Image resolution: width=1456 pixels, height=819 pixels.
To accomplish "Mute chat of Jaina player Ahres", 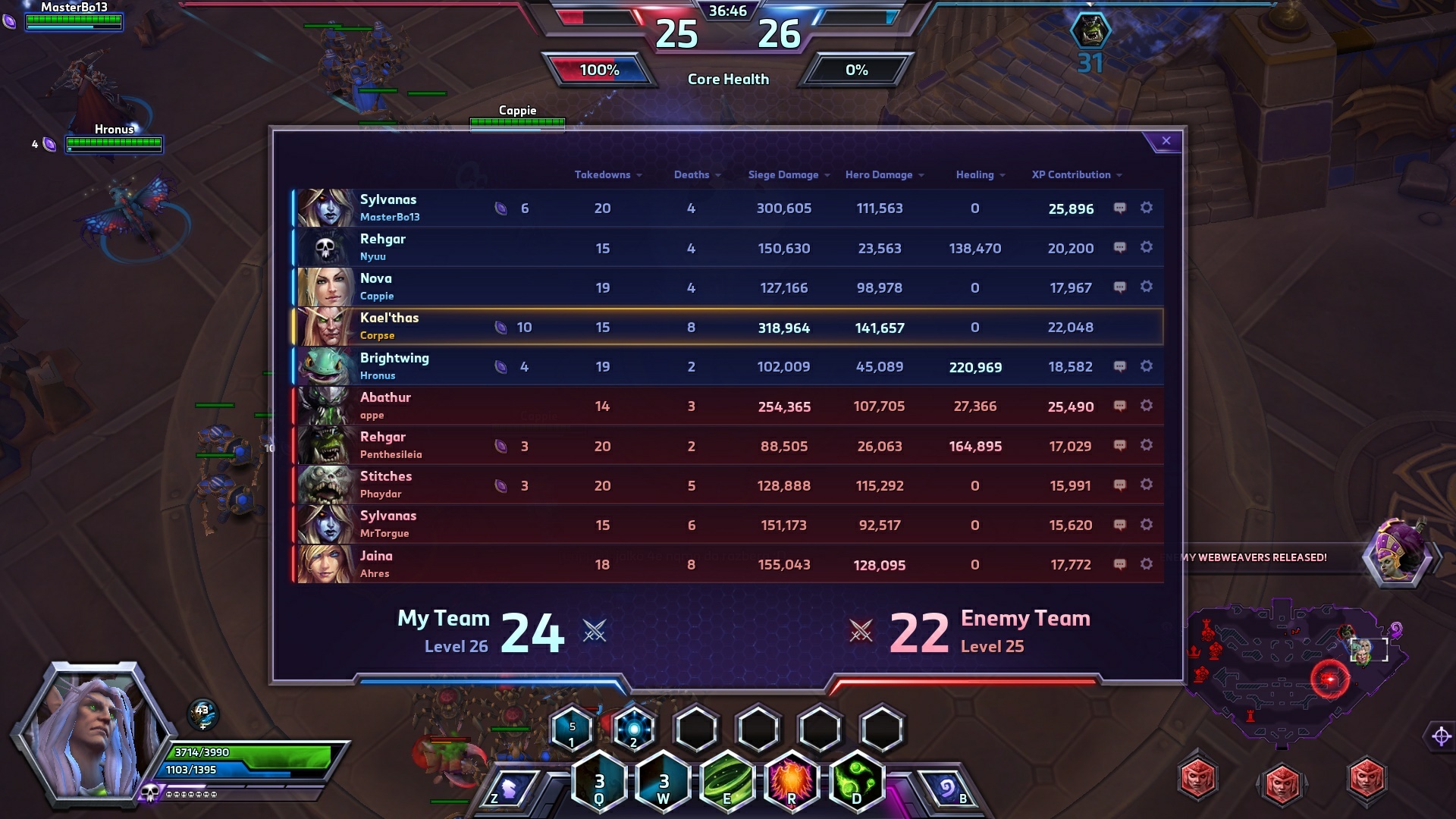I will 1119,564.
